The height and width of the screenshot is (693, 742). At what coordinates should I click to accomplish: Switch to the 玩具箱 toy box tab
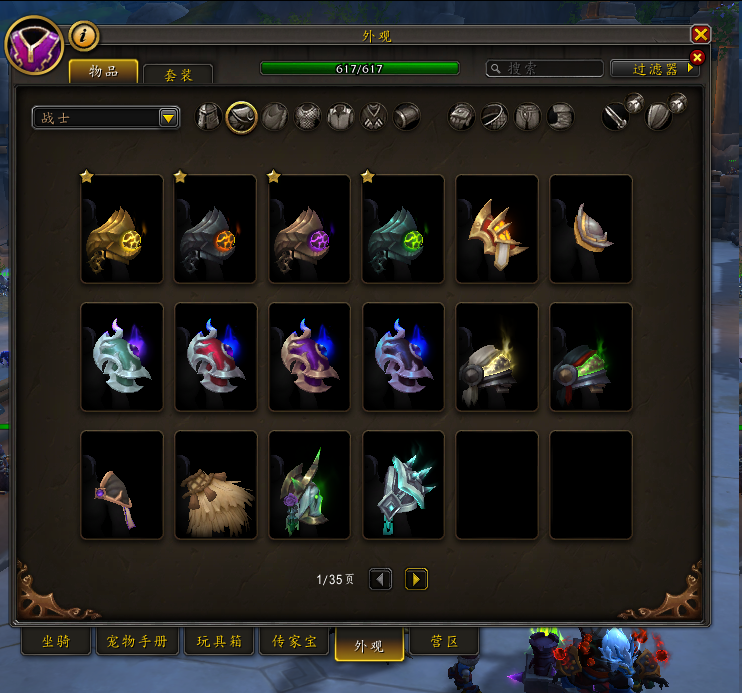(x=218, y=642)
